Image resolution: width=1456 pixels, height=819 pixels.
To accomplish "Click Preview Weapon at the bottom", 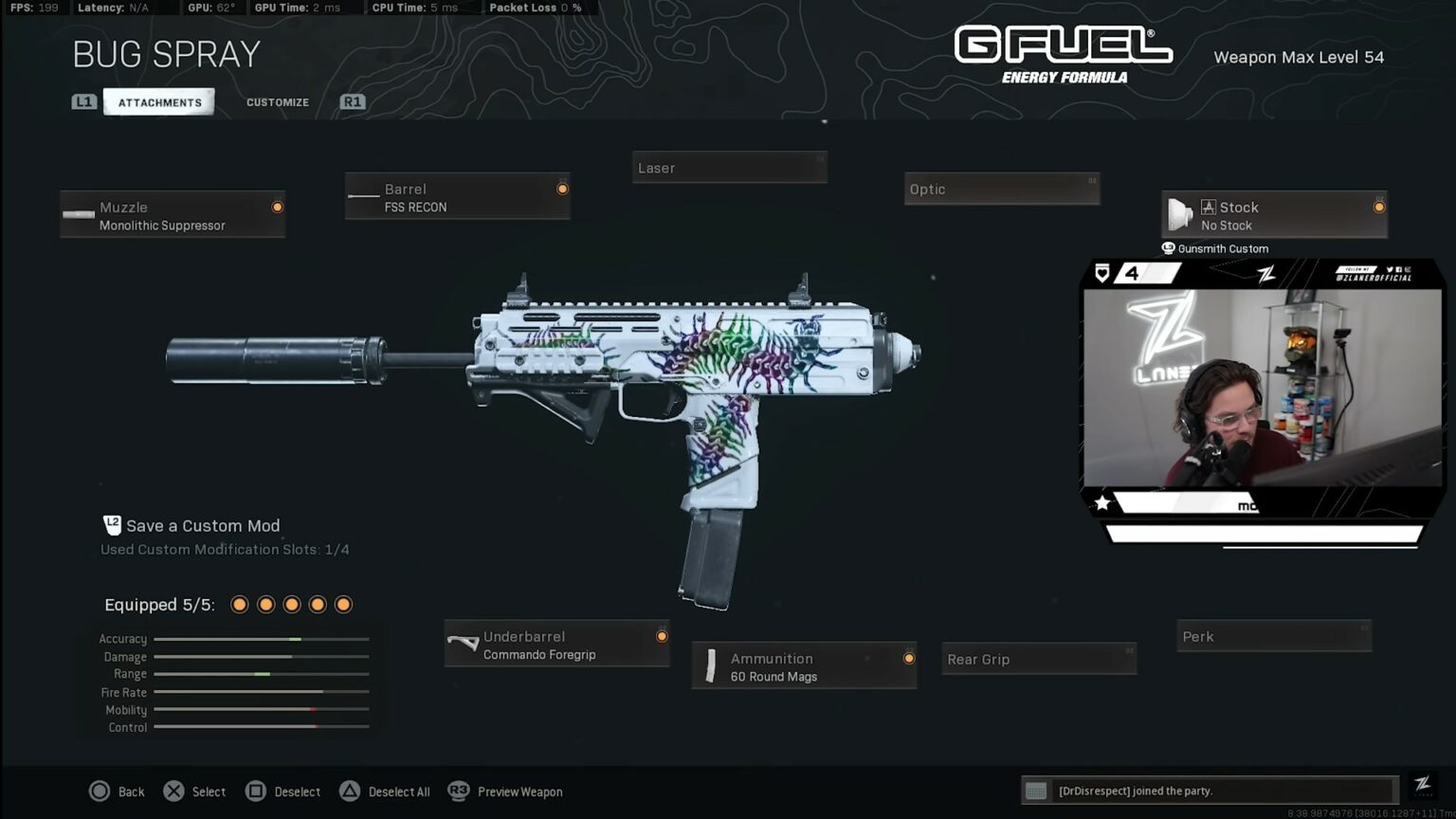I will click(519, 792).
